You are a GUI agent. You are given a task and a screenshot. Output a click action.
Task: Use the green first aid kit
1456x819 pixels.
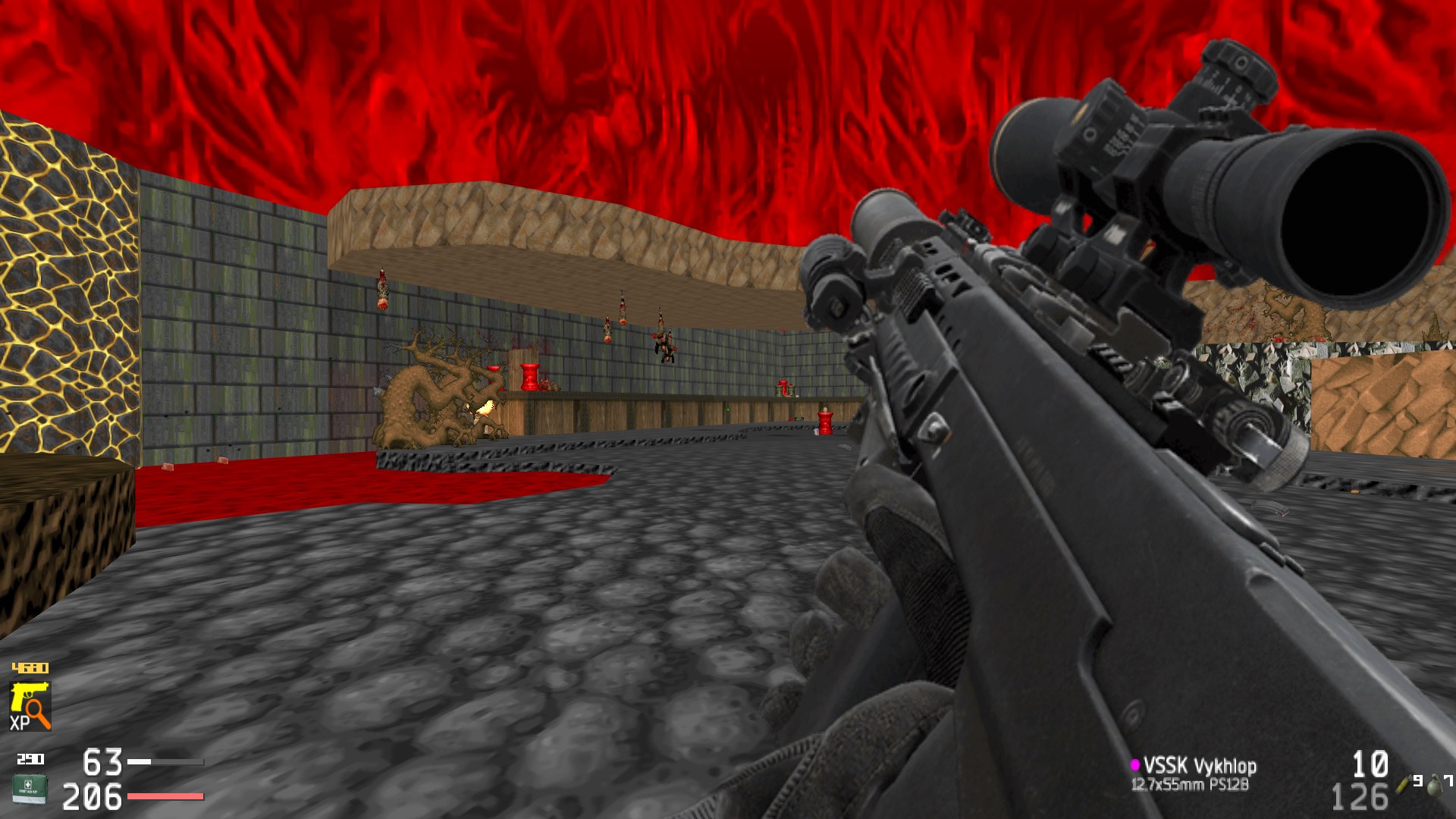click(x=30, y=788)
